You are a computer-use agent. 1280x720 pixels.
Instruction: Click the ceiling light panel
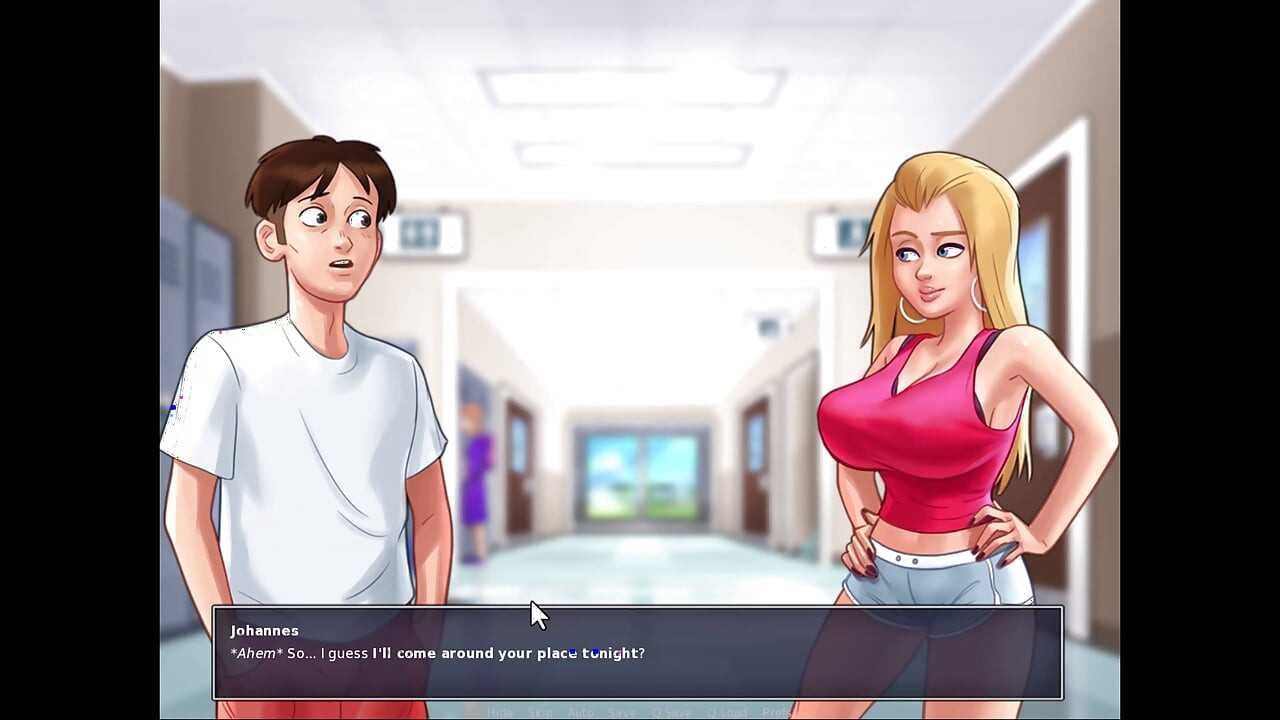click(x=630, y=85)
